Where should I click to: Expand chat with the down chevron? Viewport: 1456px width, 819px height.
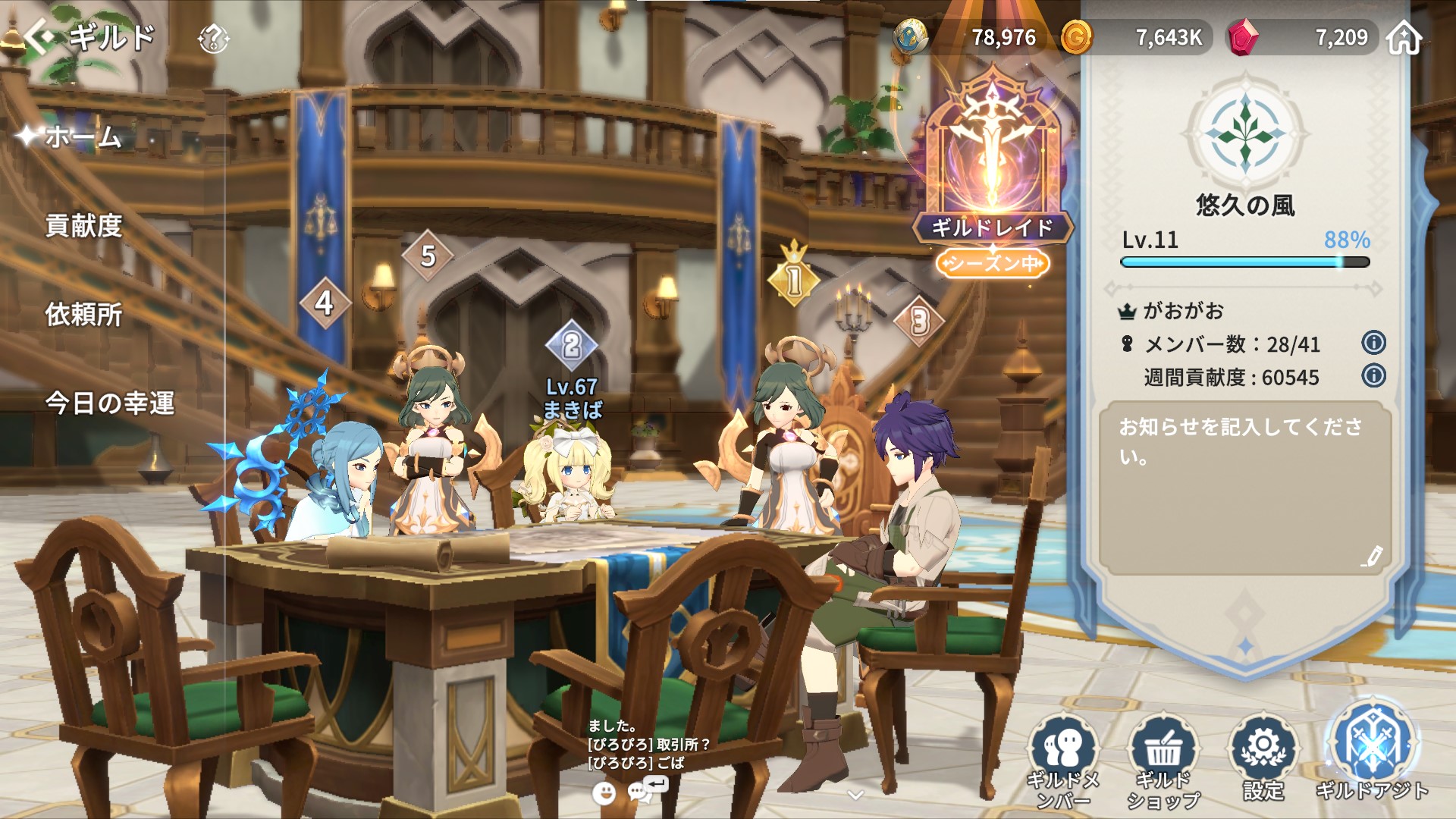tap(855, 795)
